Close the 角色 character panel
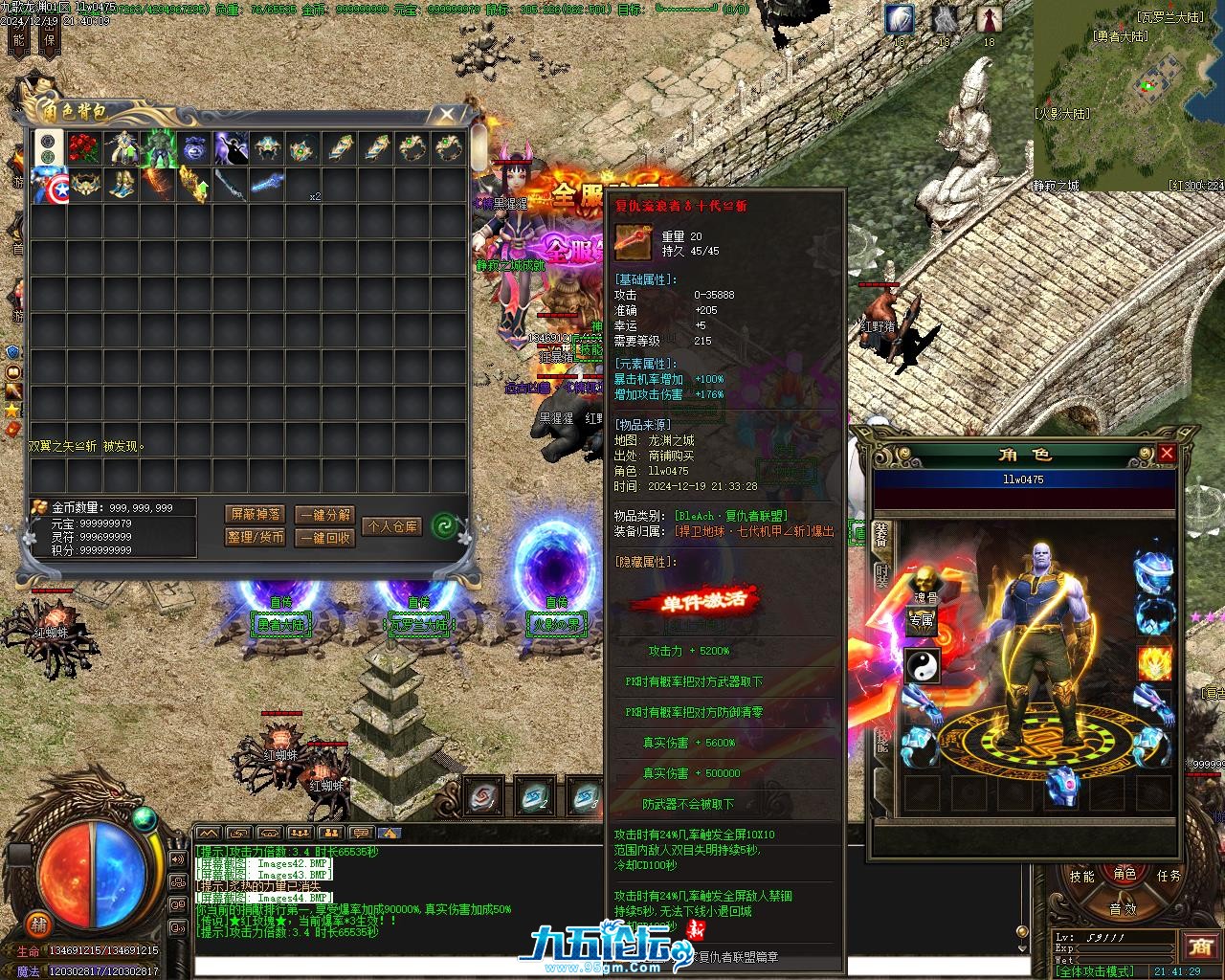Image resolution: width=1225 pixels, height=980 pixels. point(1166,454)
